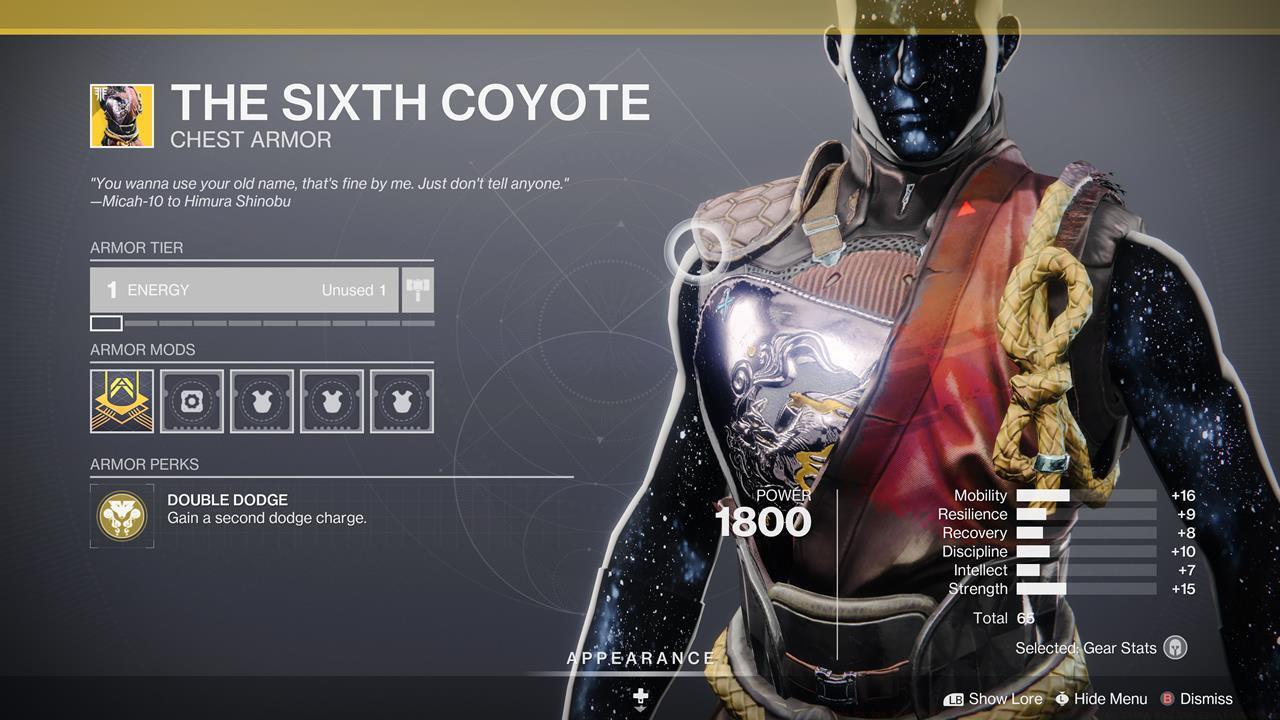Viewport: 1280px width, 720px height.
Task: Open the masterwork hammer icon beside Energy
Action: [416, 290]
